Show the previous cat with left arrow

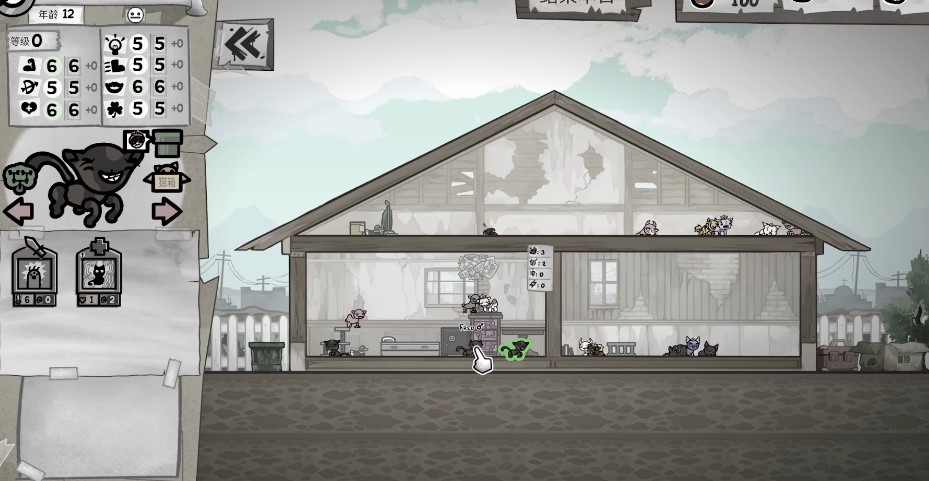coord(19,211)
